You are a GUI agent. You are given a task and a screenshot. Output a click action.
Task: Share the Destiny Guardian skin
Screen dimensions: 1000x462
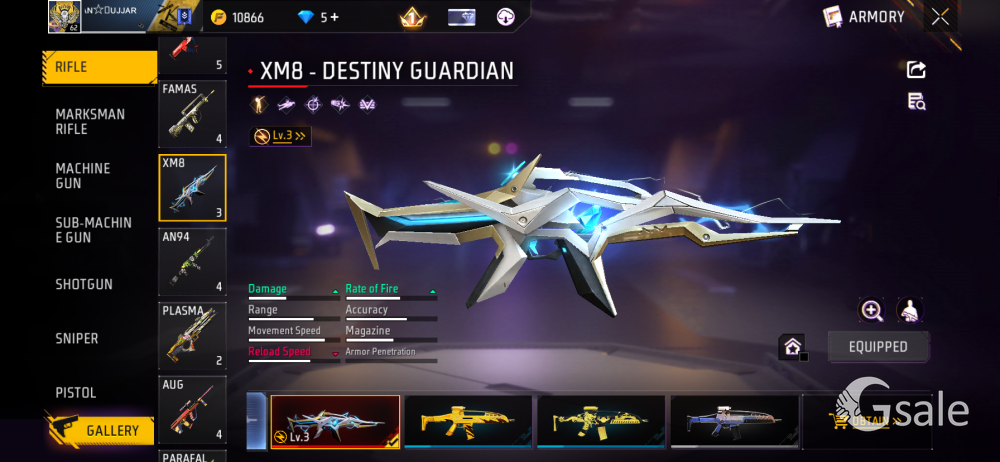[916, 69]
